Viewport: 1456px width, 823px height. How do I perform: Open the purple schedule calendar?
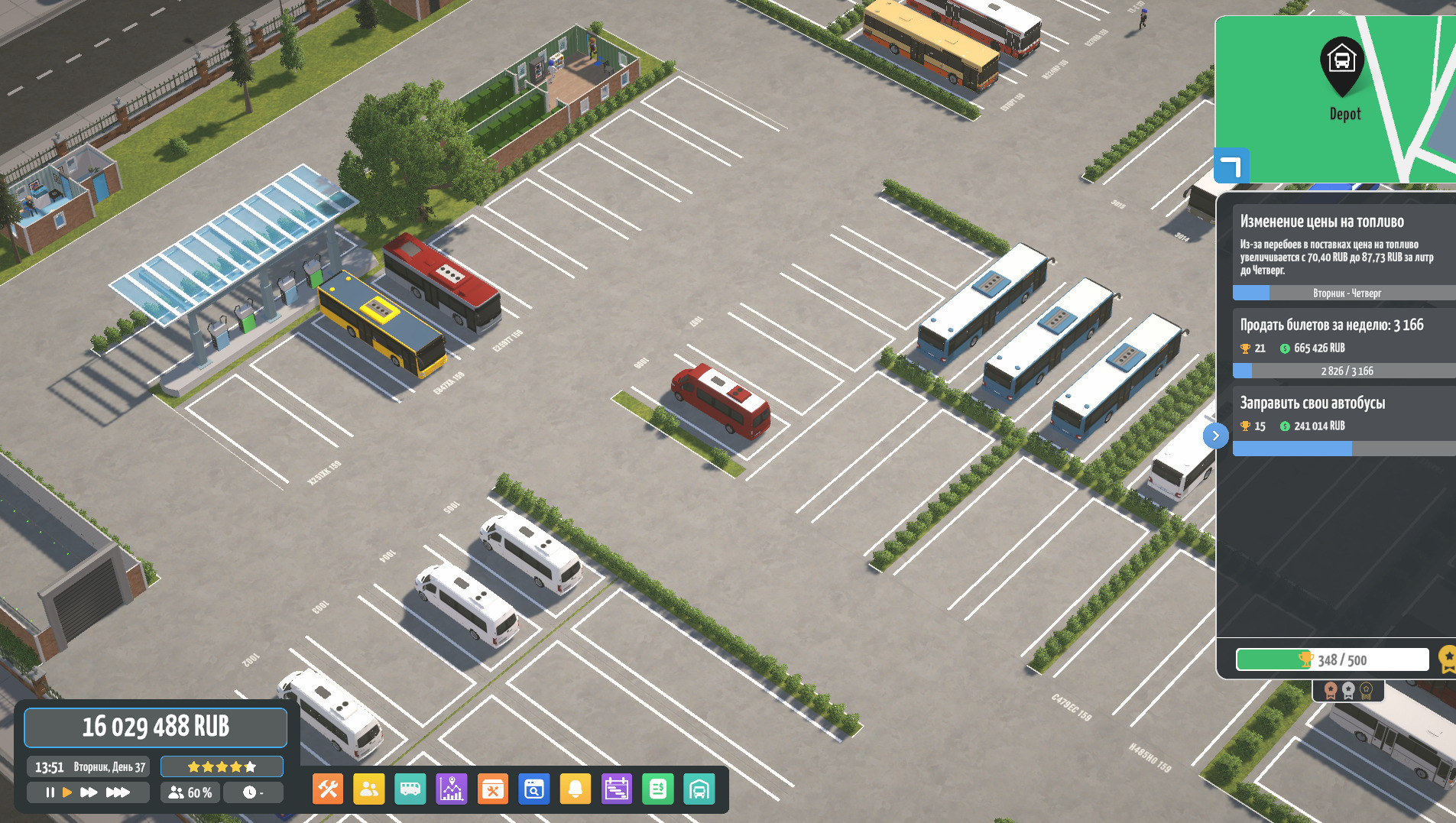617,789
